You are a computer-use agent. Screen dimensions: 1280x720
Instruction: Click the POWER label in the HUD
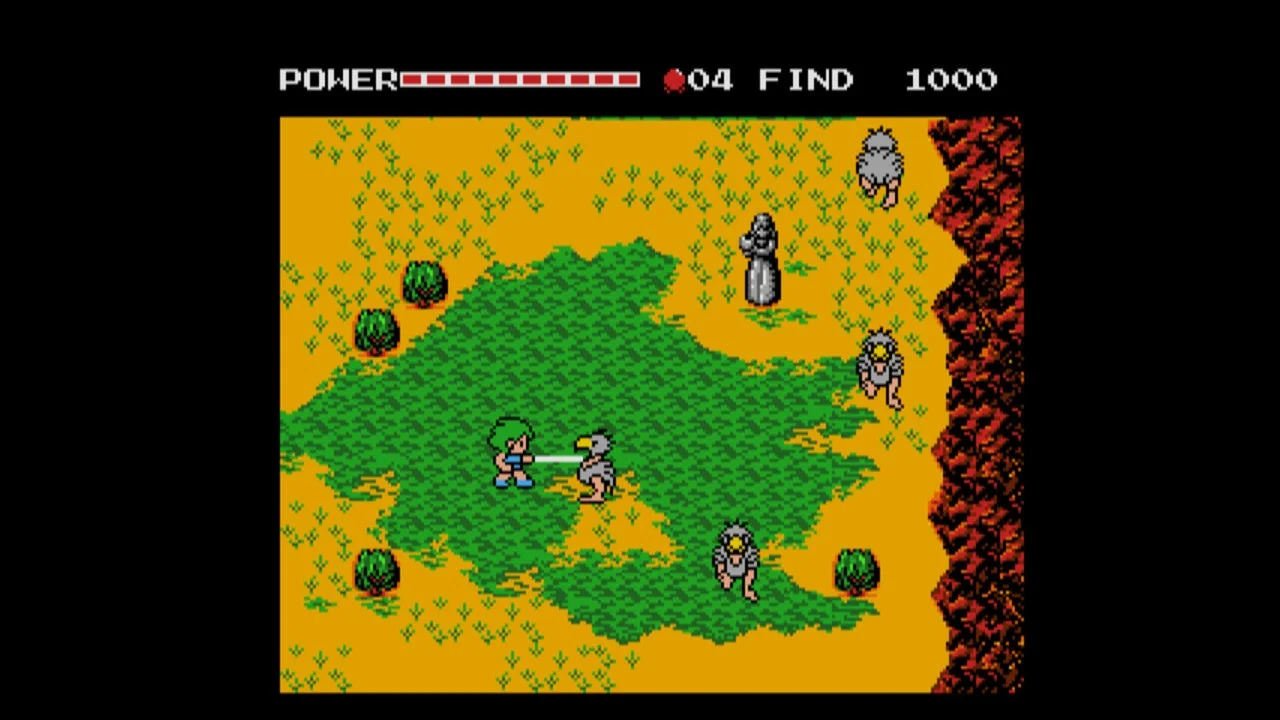(337, 77)
